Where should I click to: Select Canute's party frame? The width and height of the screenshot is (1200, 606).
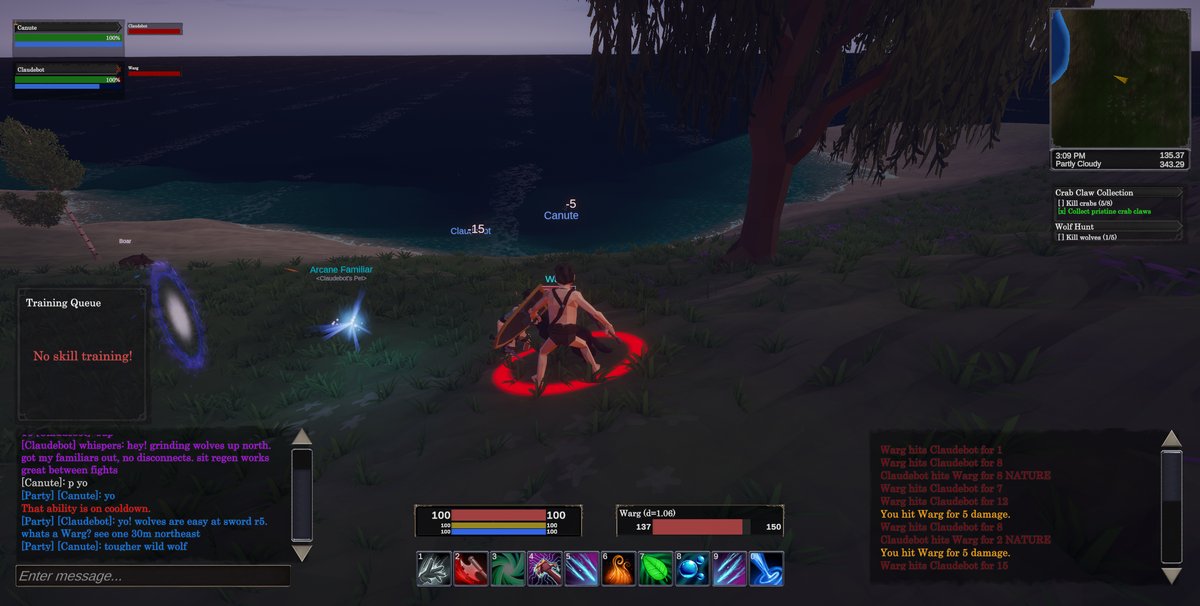pos(68,35)
